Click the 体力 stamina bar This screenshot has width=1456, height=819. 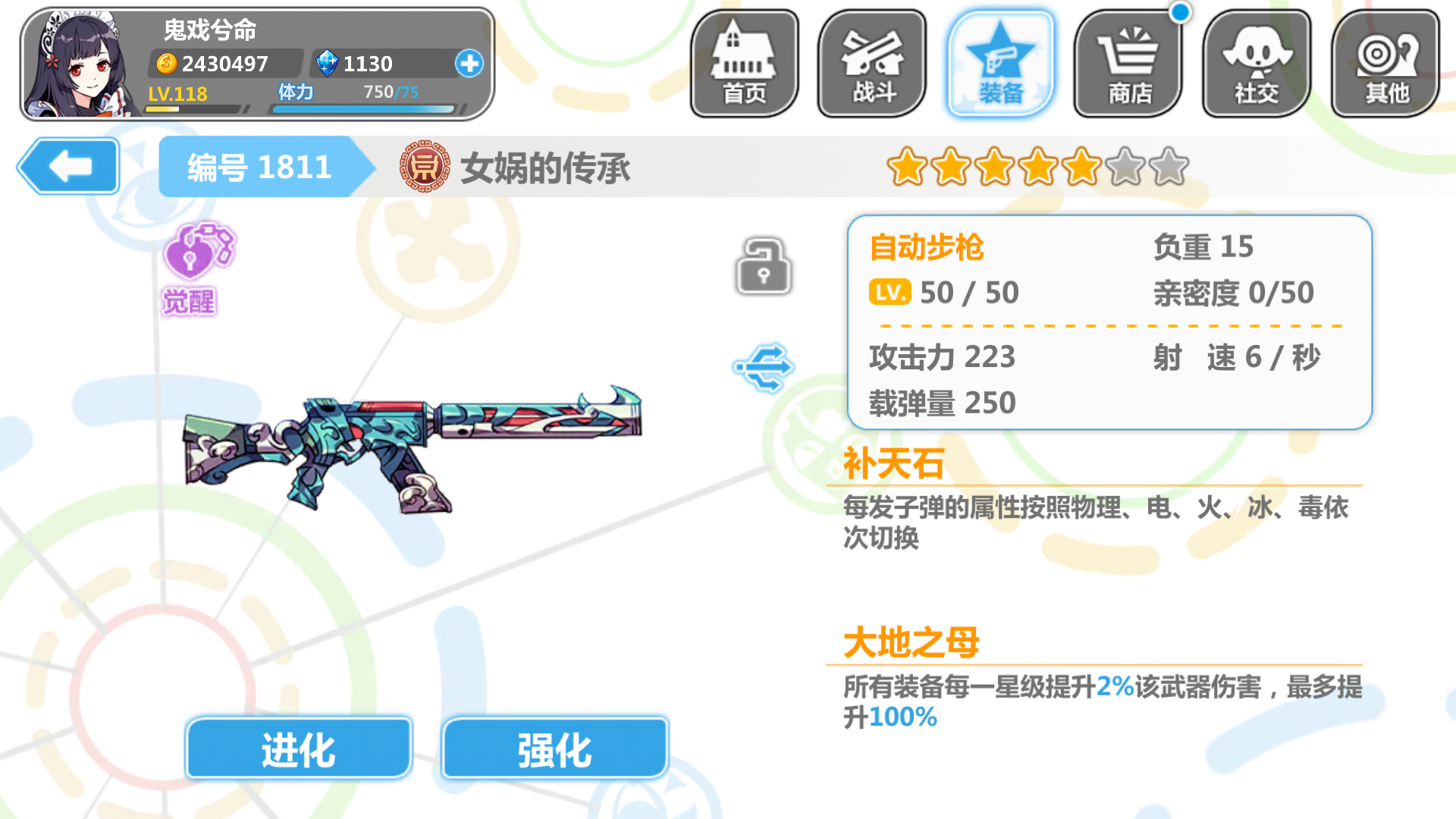pyautogui.click(x=364, y=108)
